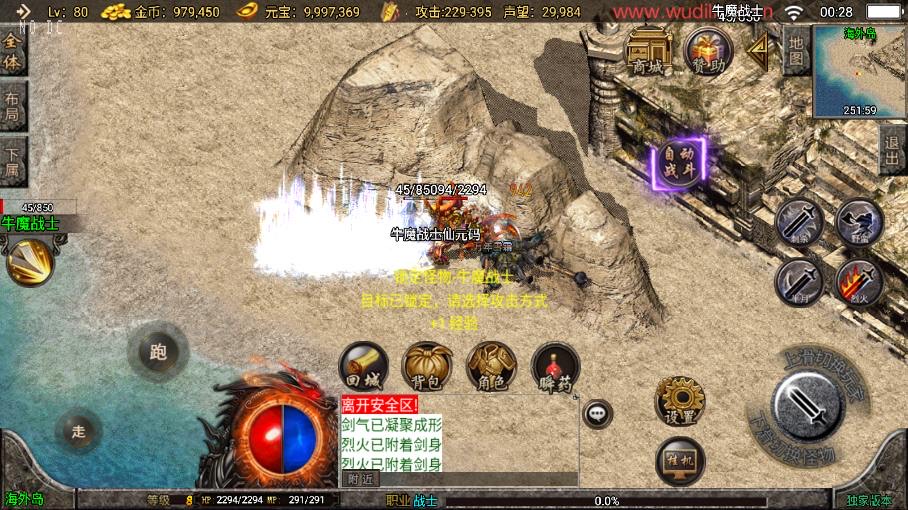Viewport: 908px width, 510px height.
Task: Open the 赞助 gift box menu
Action: click(x=708, y=50)
